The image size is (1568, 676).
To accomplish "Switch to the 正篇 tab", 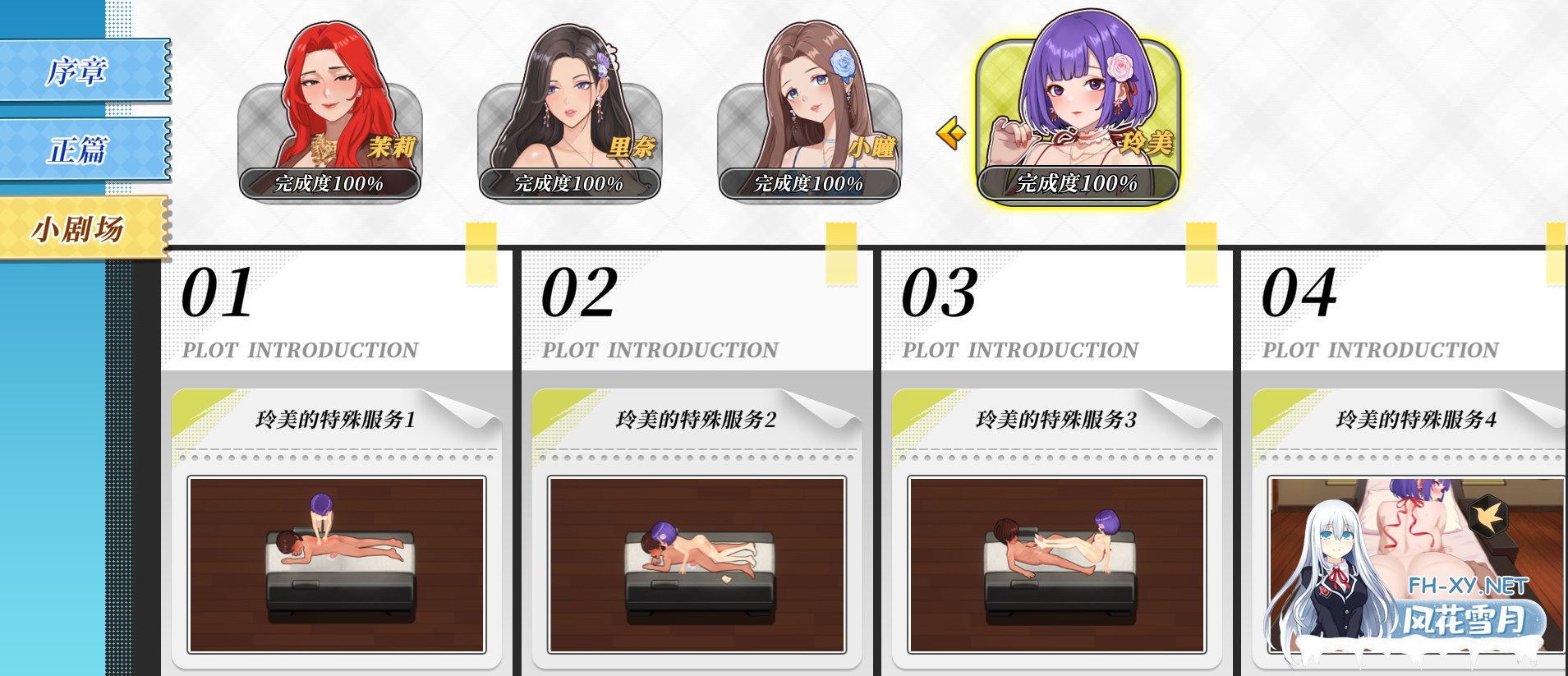I will click(78, 150).
